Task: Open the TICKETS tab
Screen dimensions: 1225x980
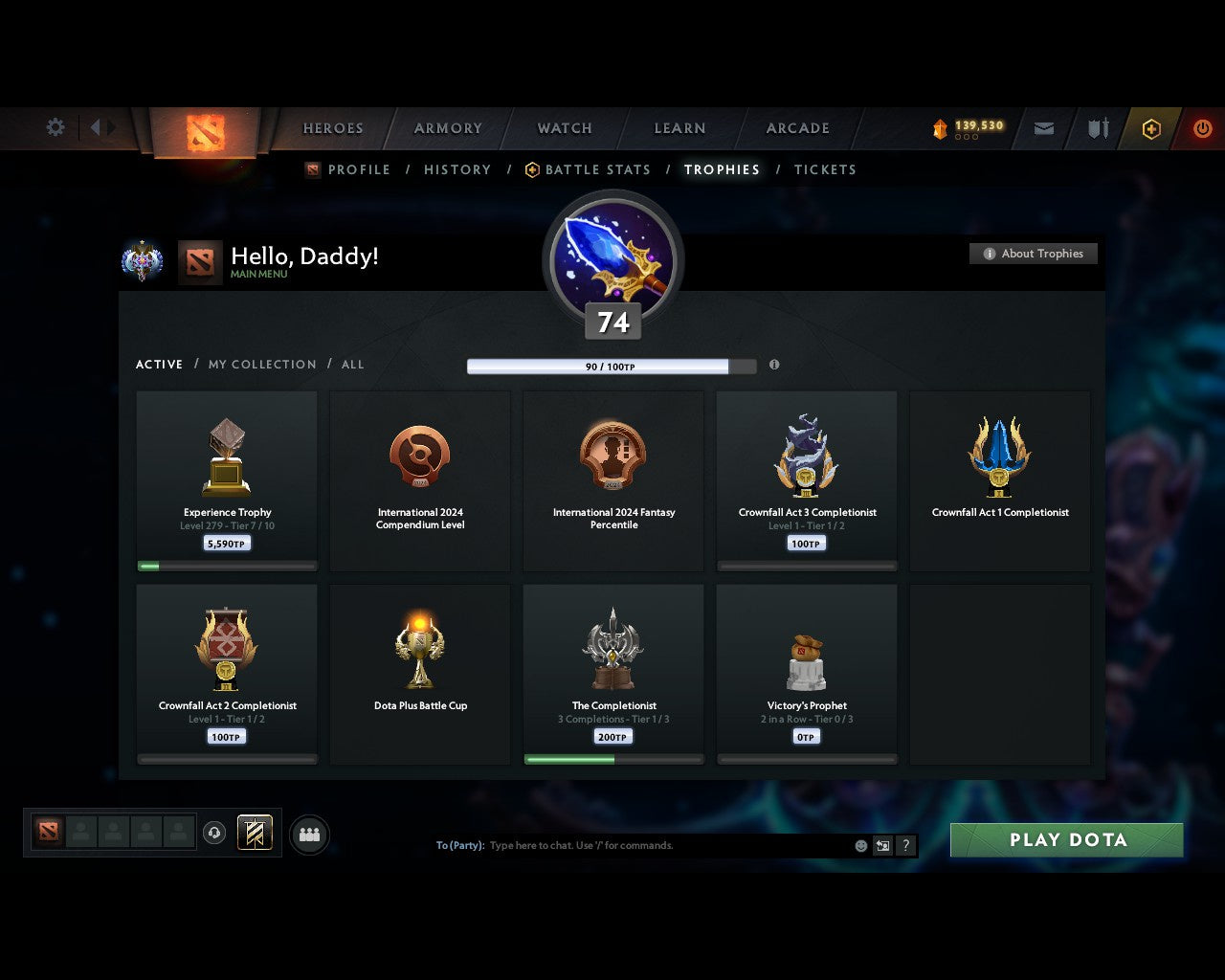Action: 825,169
